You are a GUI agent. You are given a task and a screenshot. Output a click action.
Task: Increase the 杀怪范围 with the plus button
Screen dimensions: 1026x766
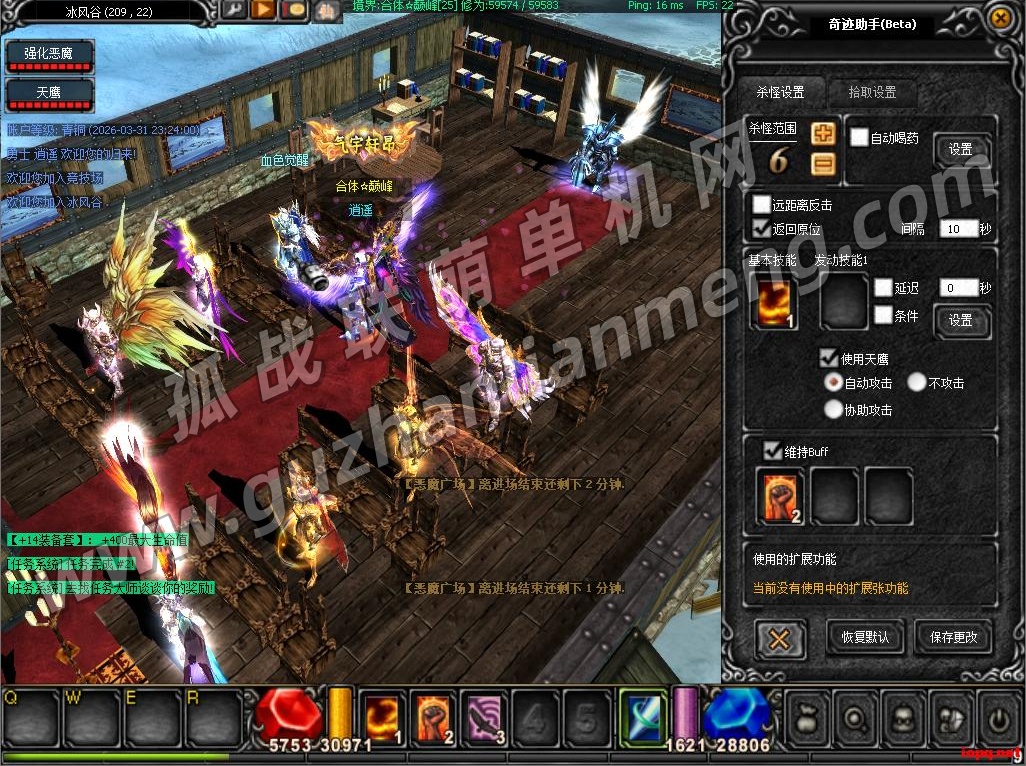[x=823, y=134]
